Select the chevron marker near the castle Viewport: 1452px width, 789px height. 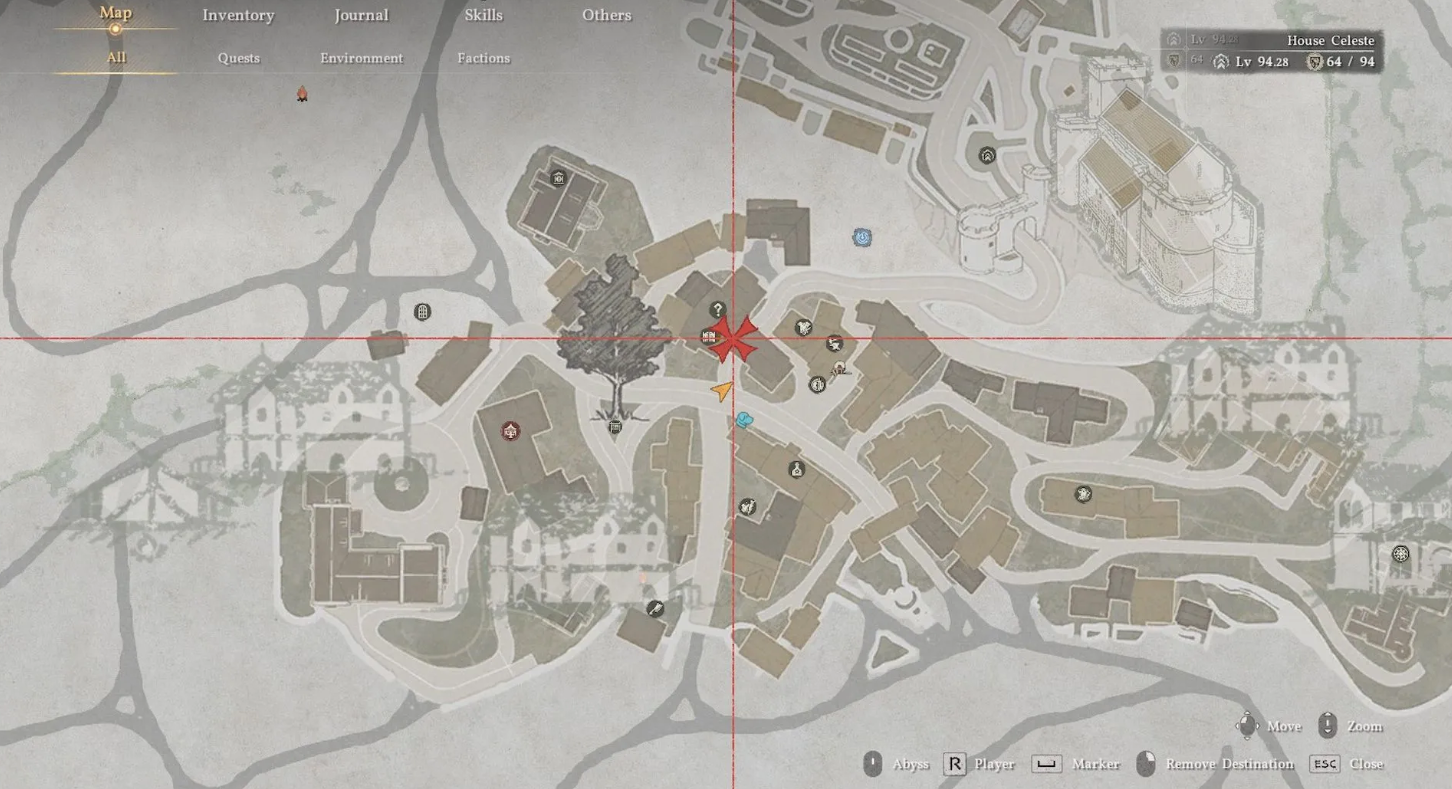coord(987,156)
